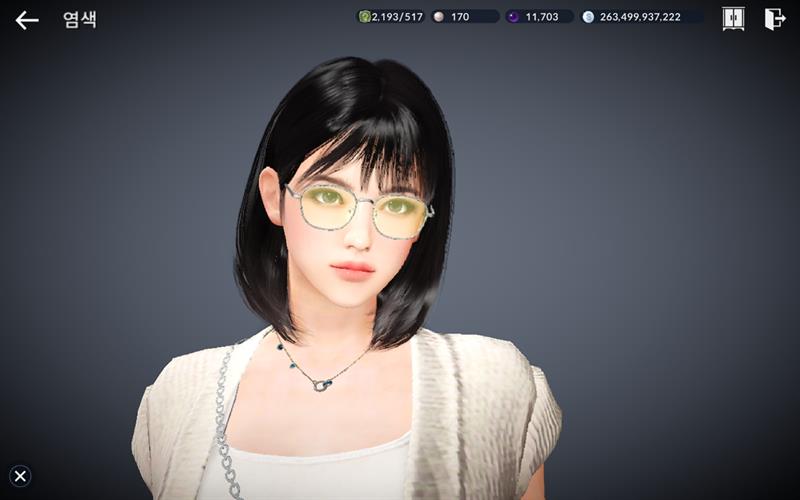Click the exit door icon
The width and height of the screenshot is (800, 500).
pyautogui.click(x=774, y=19)
